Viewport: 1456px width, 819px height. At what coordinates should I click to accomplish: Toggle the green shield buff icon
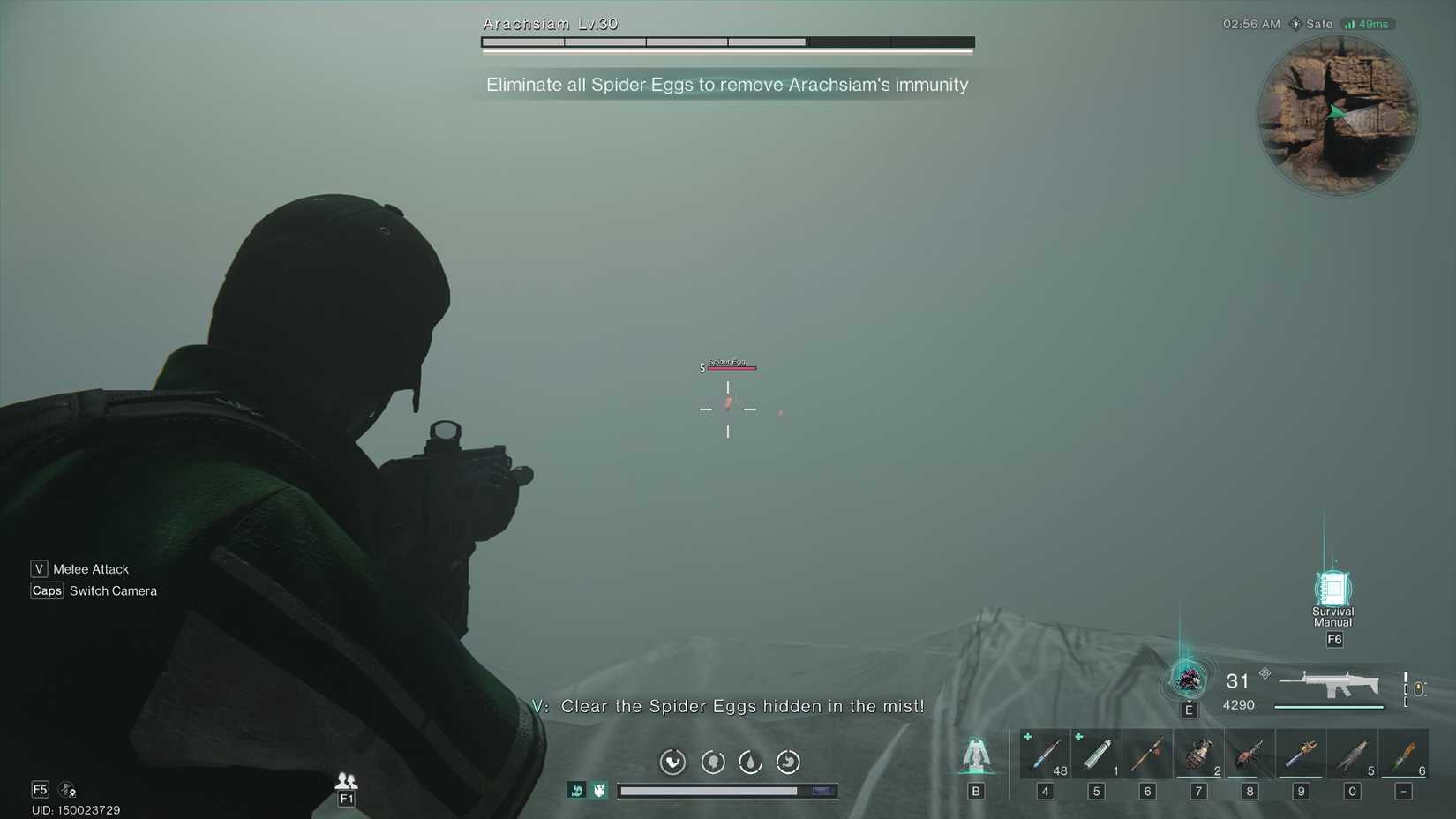(x=600, y=791)
